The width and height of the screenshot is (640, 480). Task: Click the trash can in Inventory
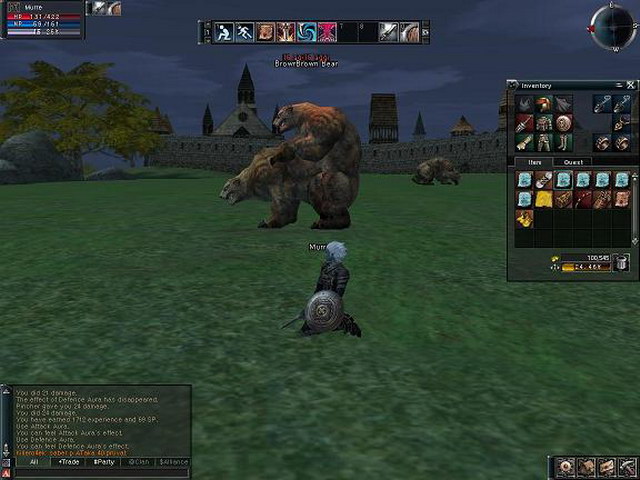621,263
